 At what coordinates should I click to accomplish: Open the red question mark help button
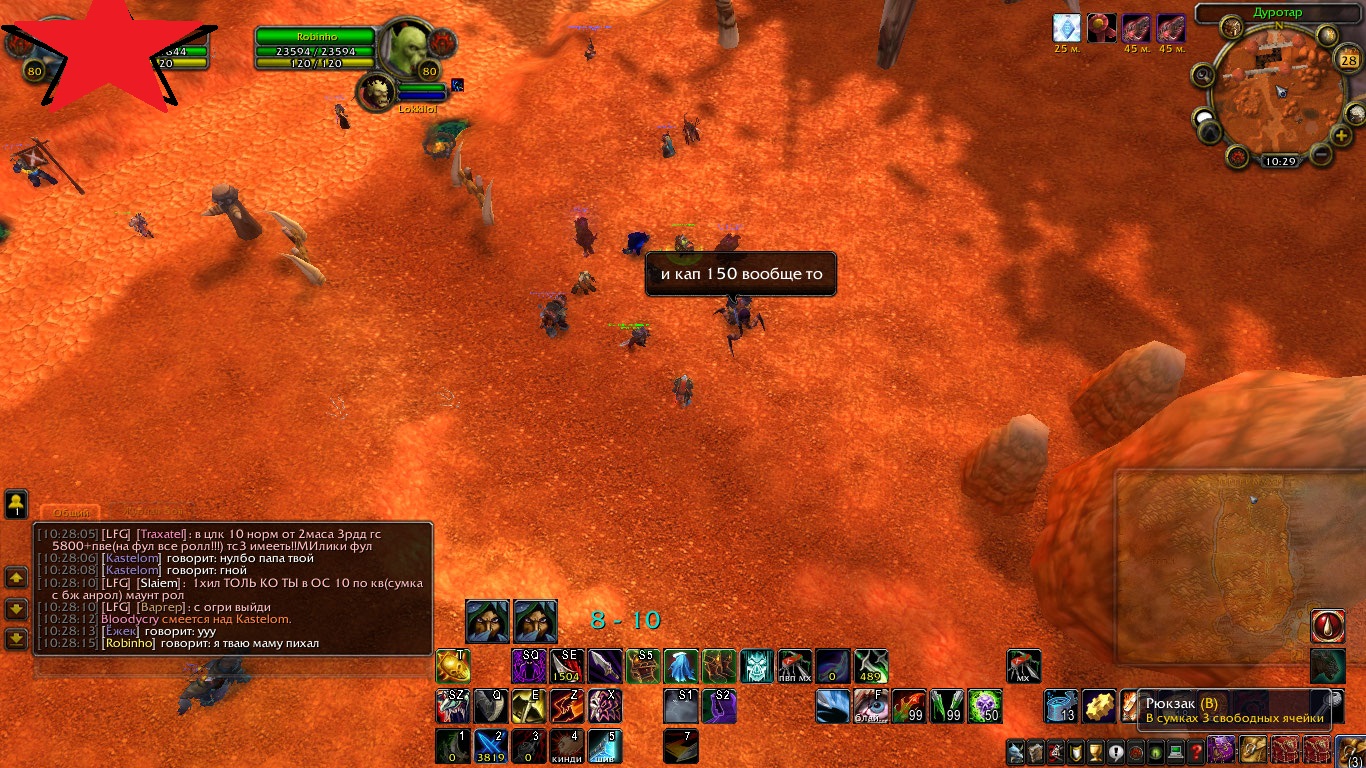click(1195, 751)
